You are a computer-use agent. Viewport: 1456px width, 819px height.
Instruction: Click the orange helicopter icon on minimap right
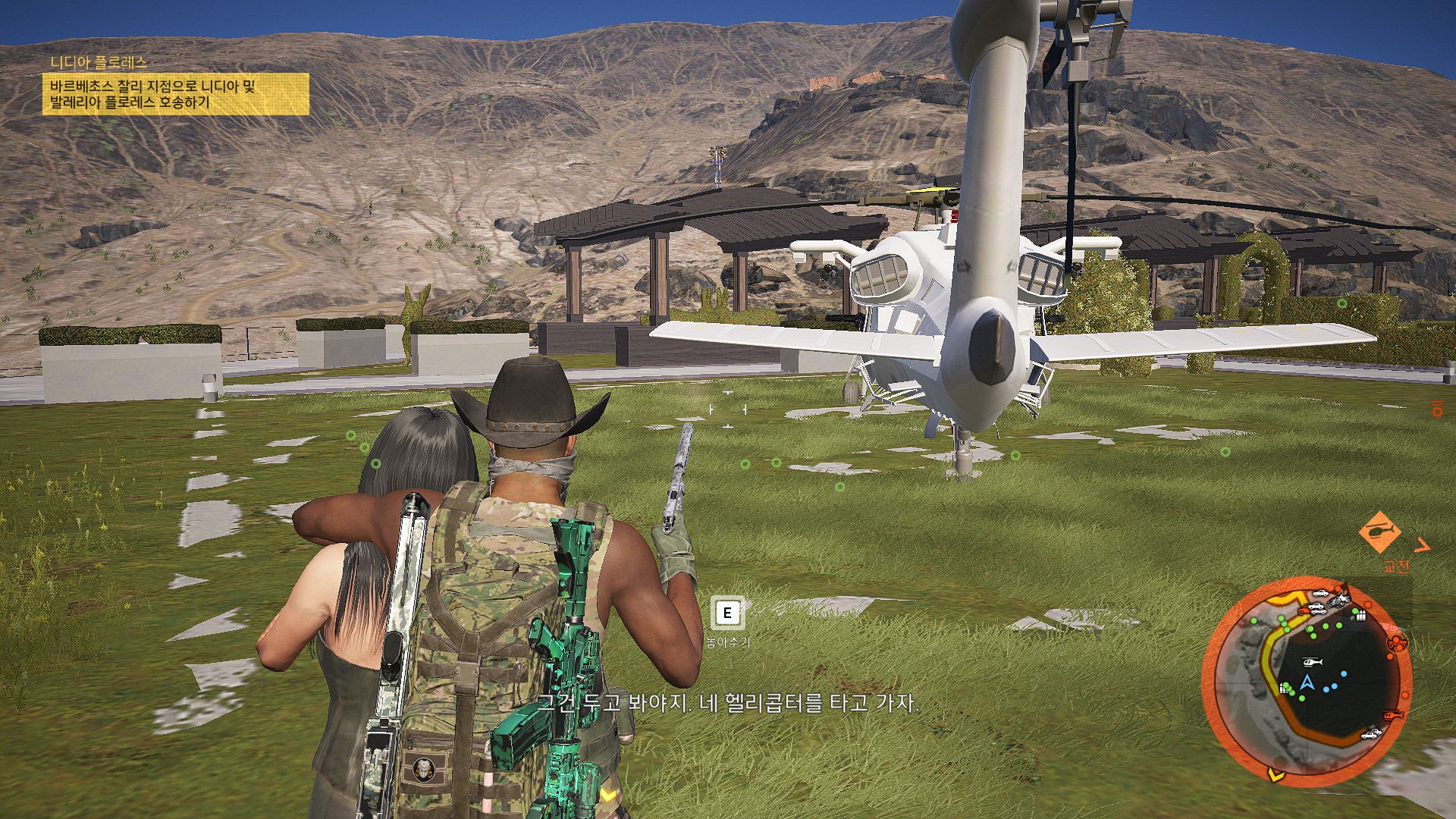pos(1393,715)
